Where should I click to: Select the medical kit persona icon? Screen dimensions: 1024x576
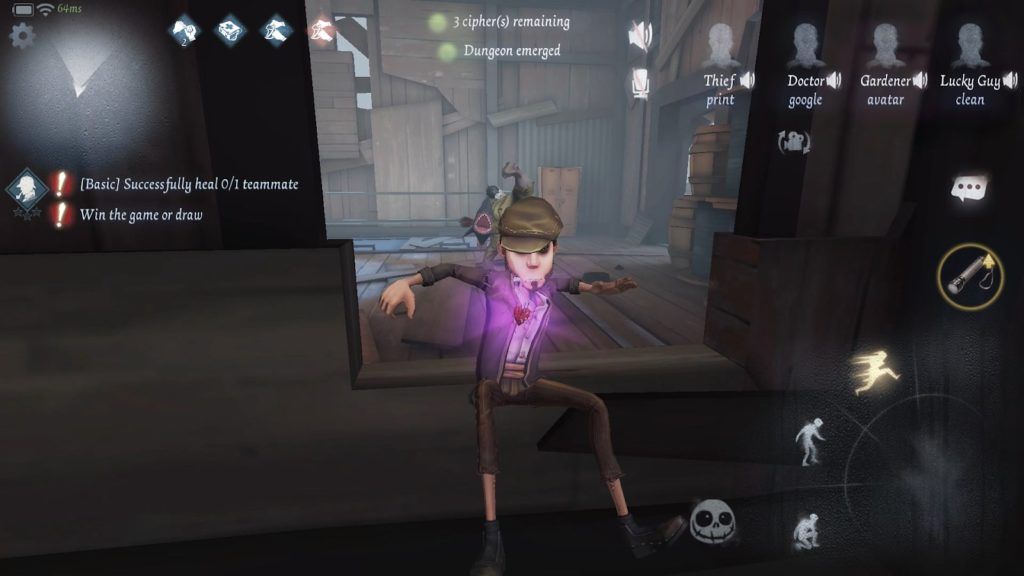231,31
